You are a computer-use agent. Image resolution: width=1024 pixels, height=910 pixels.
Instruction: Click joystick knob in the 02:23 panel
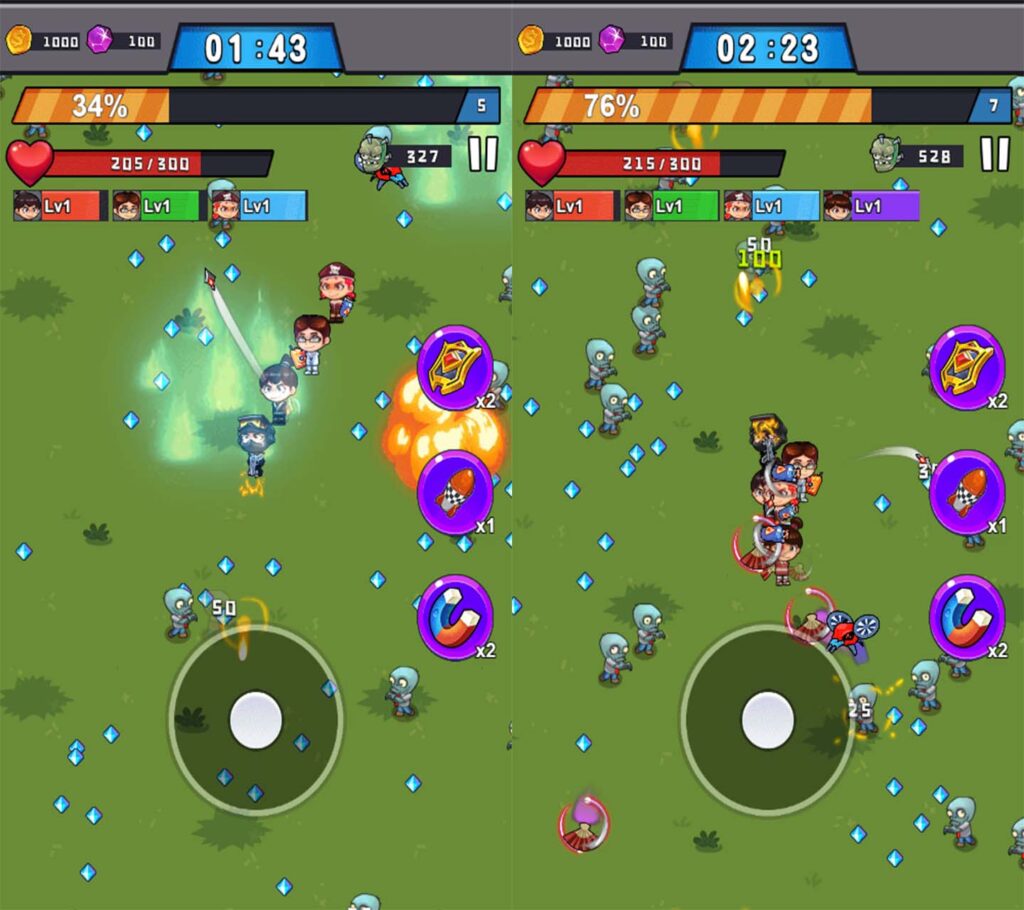click(768, 719)
